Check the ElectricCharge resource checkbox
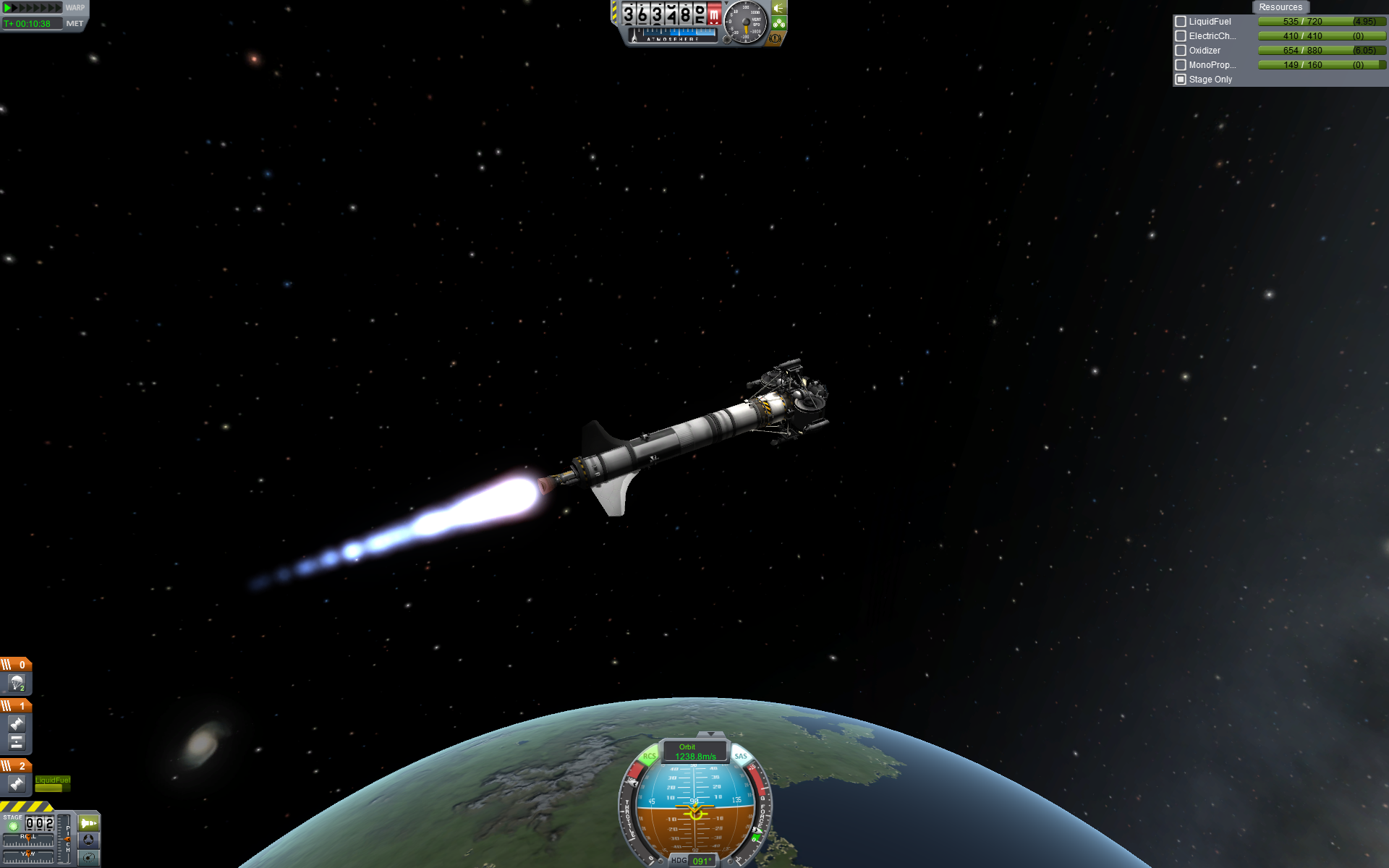 click(x=1181, y=36)
